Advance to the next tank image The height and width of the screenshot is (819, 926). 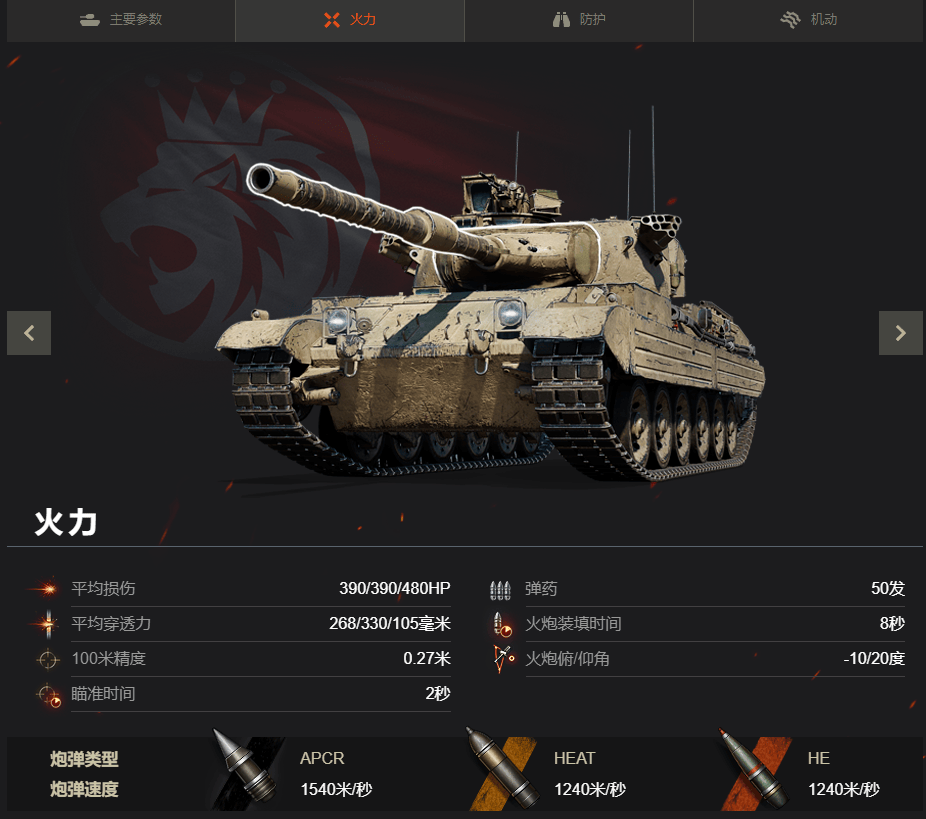(x=900, y=333)
